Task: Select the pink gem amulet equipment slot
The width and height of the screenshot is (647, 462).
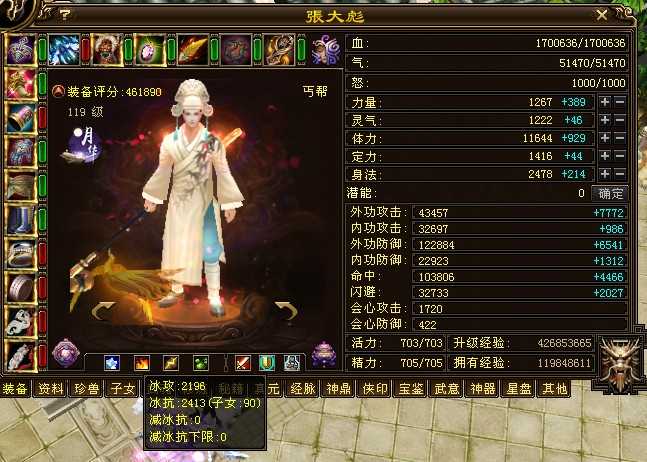Action: click(x=150, y=48)
